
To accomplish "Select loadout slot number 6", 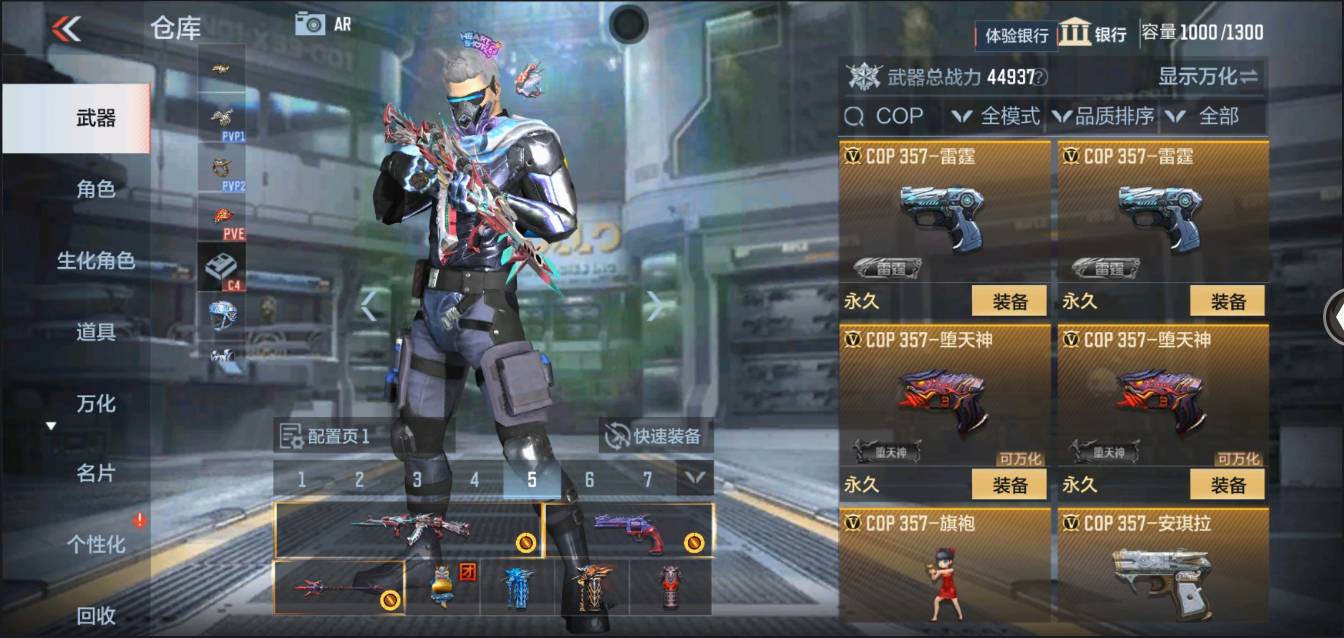I will 589,480.
